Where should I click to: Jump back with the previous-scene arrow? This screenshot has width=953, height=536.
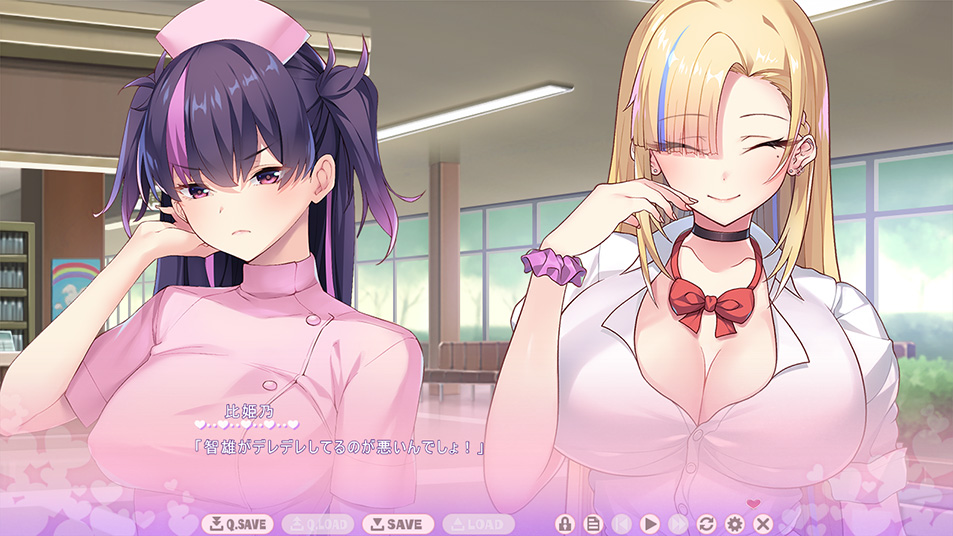[621, 524]
